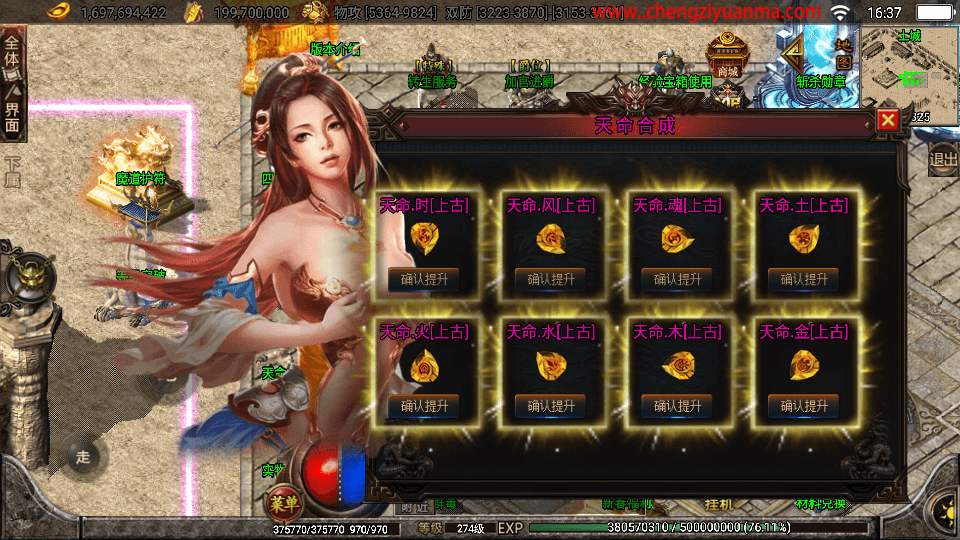The image size is (960, 540).
Task: Click the 退出 exit button
Action: pos(942,158)
